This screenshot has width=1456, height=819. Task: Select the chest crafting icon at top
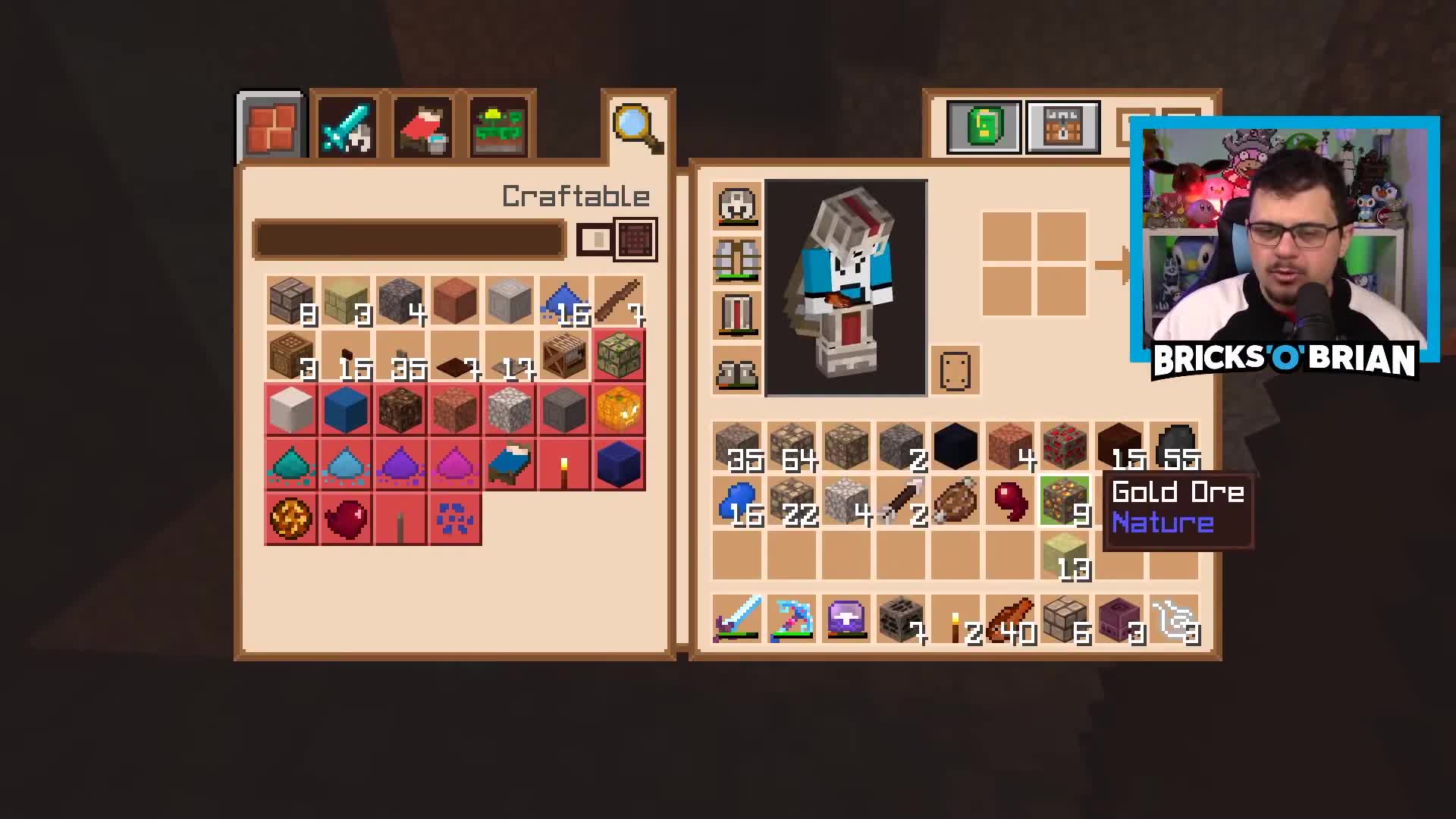point(1062,127)
